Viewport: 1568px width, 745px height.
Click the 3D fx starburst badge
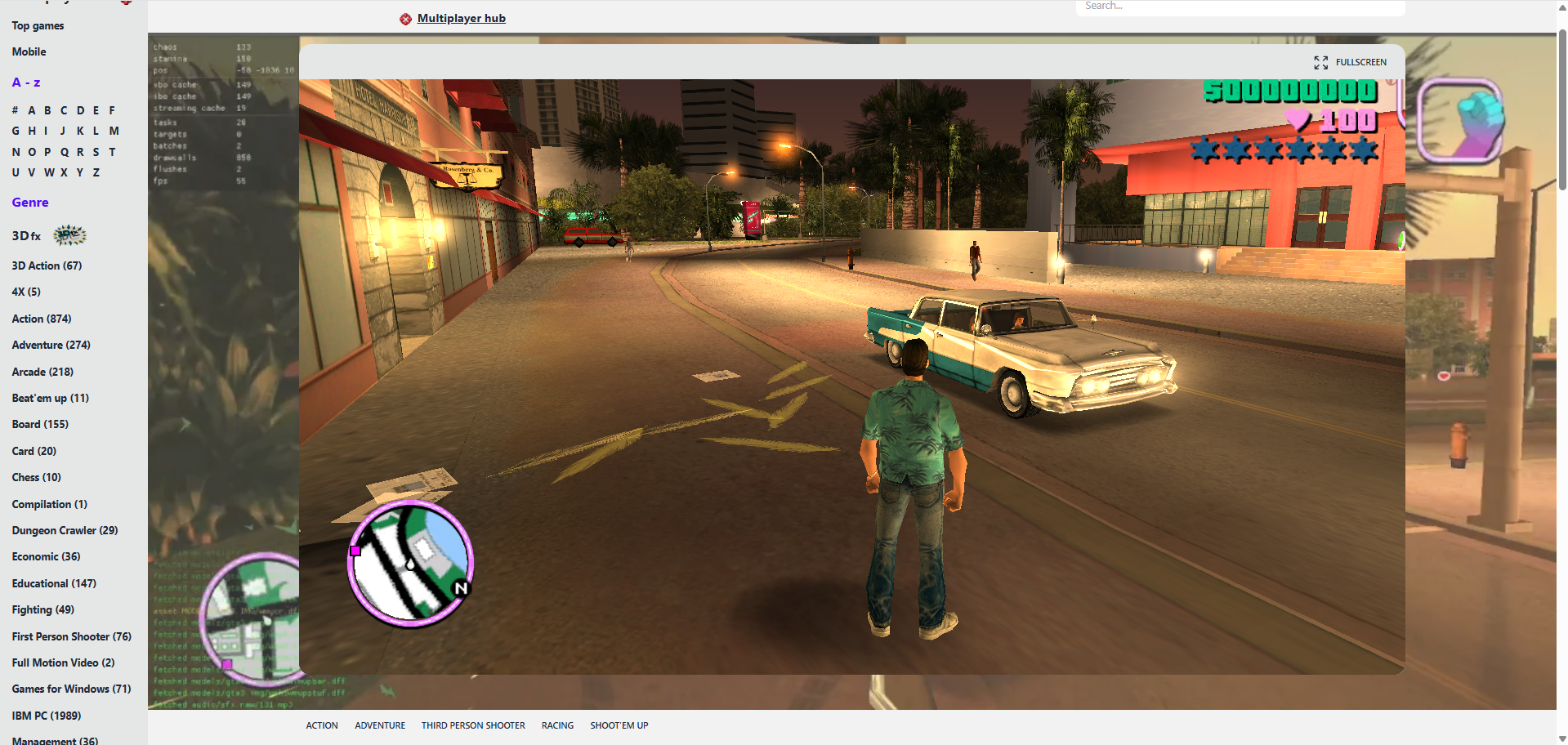[x=69, y=235]
